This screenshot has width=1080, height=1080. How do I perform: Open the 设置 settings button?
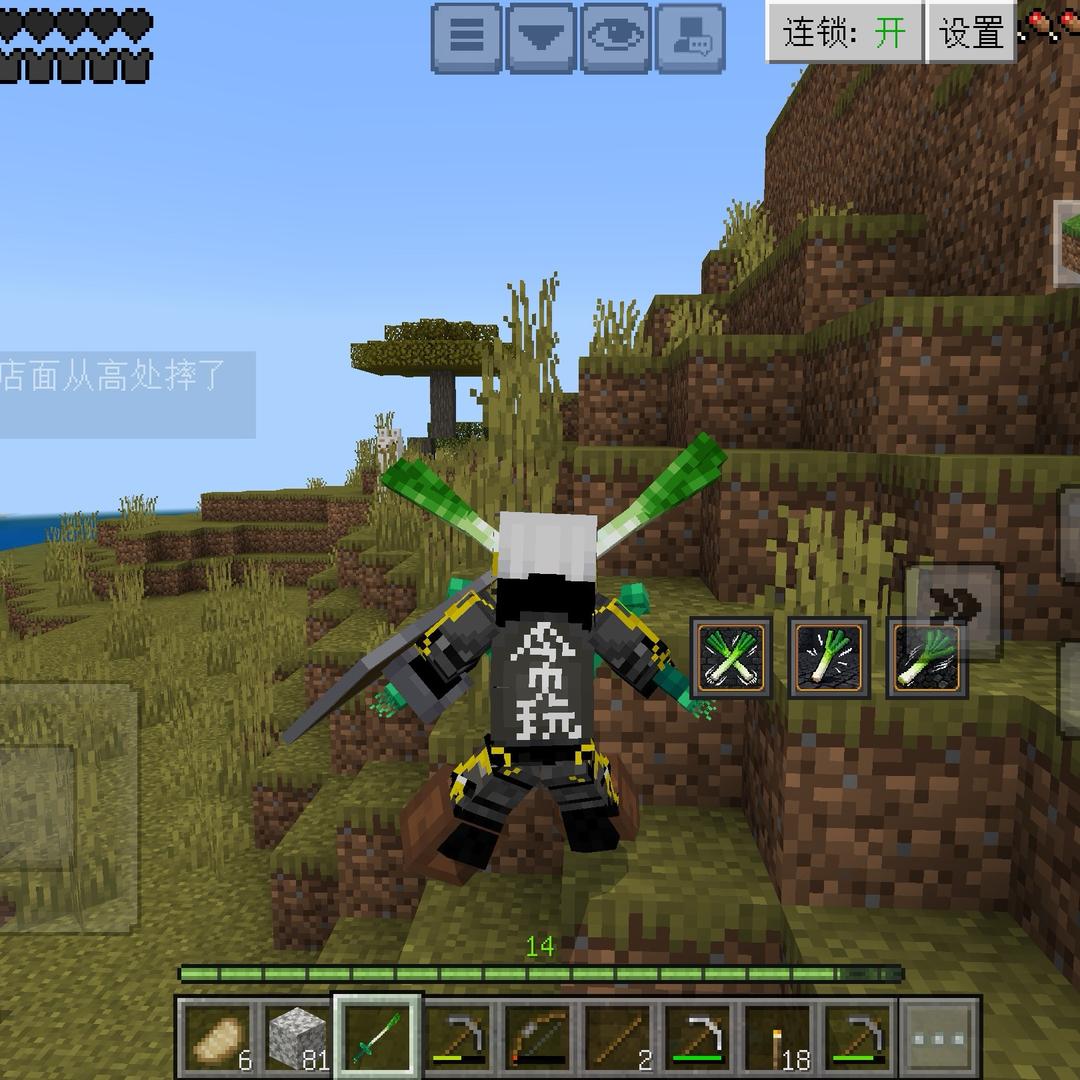[x=970, y=32]
